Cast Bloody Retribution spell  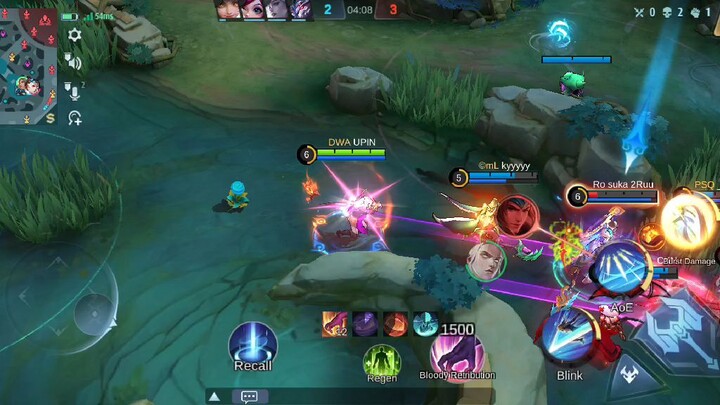[457, 356]
